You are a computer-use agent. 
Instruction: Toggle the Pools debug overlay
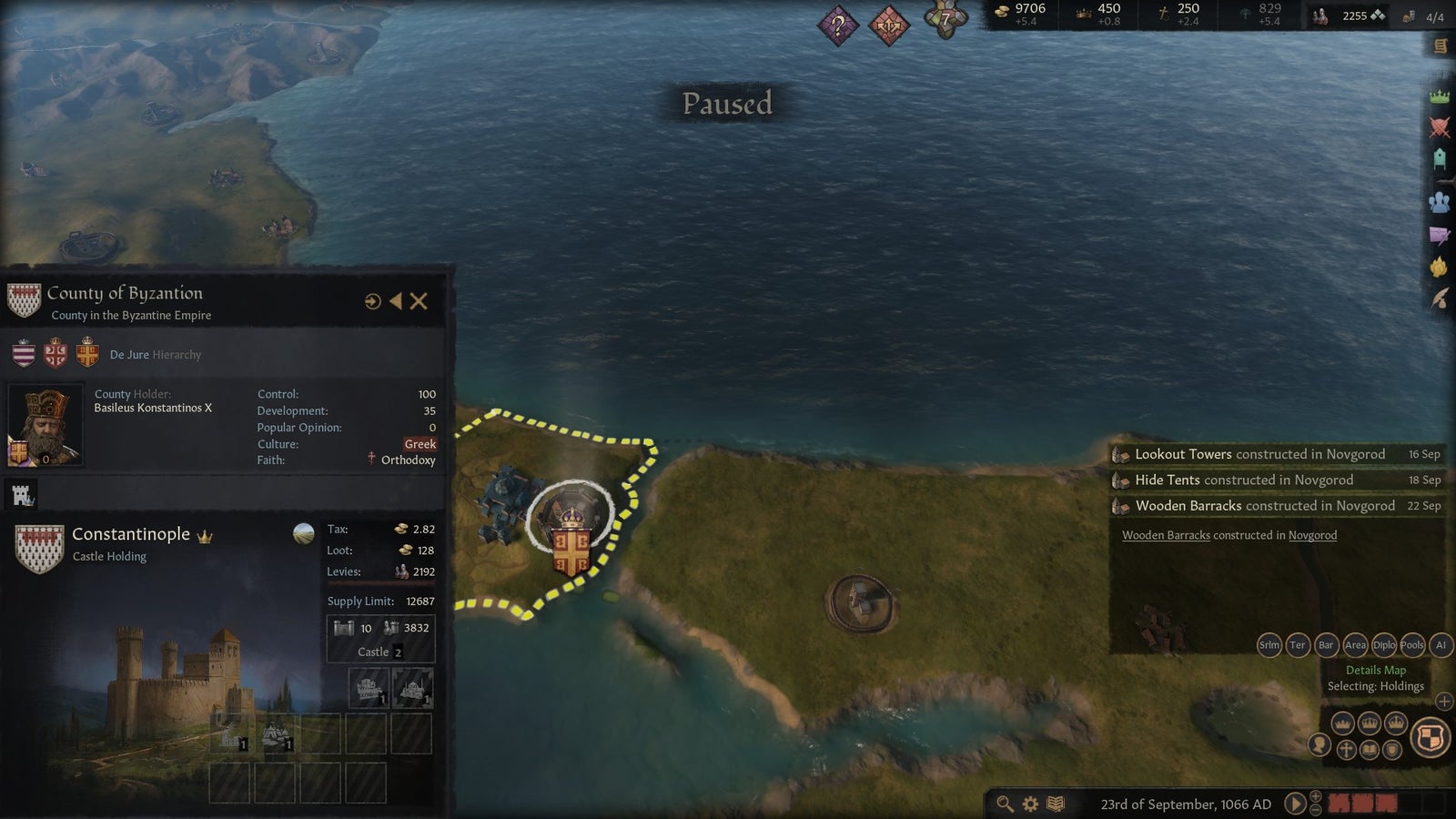(x=1411, y=645)
